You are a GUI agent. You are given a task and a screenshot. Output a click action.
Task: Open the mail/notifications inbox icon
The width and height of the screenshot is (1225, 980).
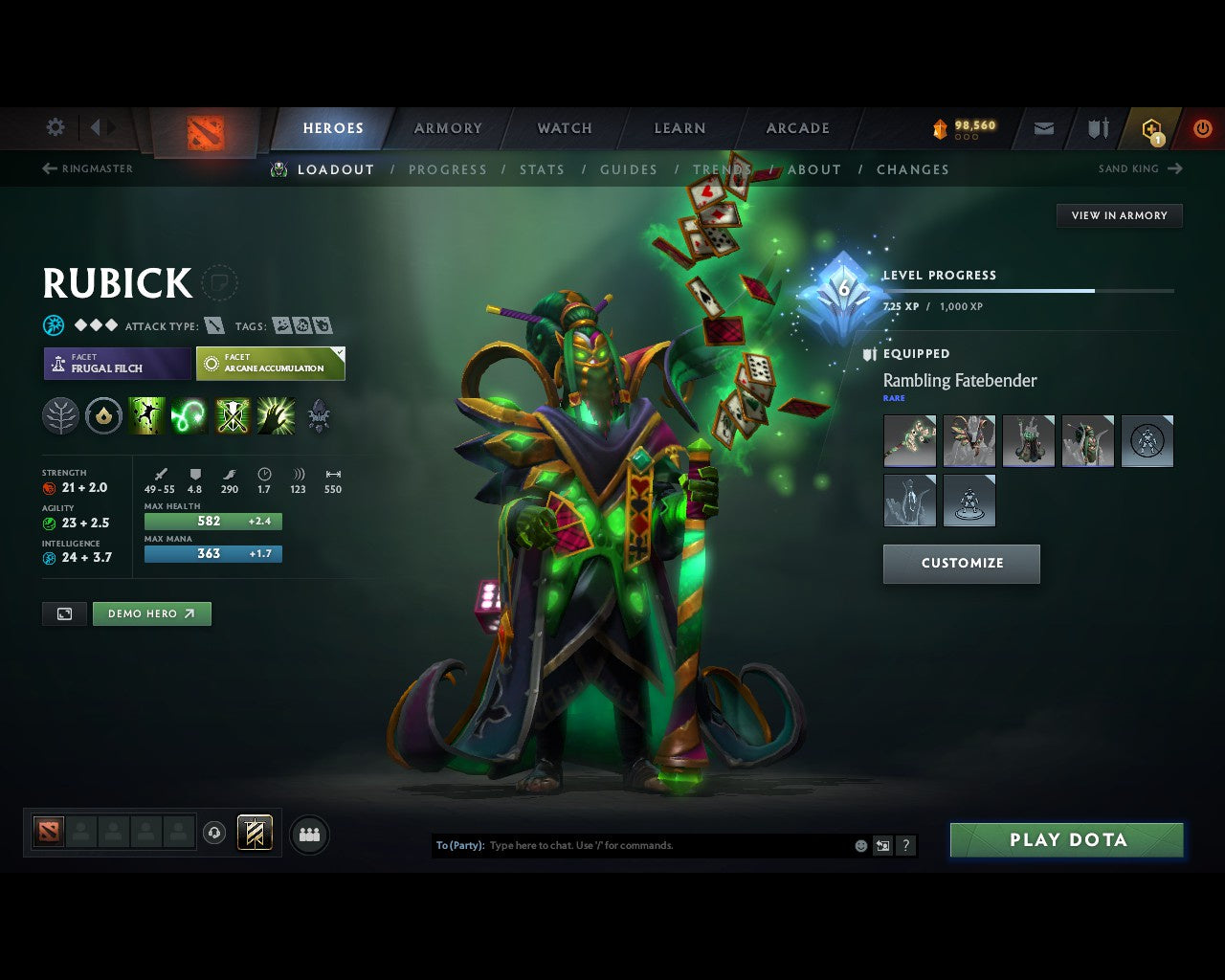[x=1042, y=127]
